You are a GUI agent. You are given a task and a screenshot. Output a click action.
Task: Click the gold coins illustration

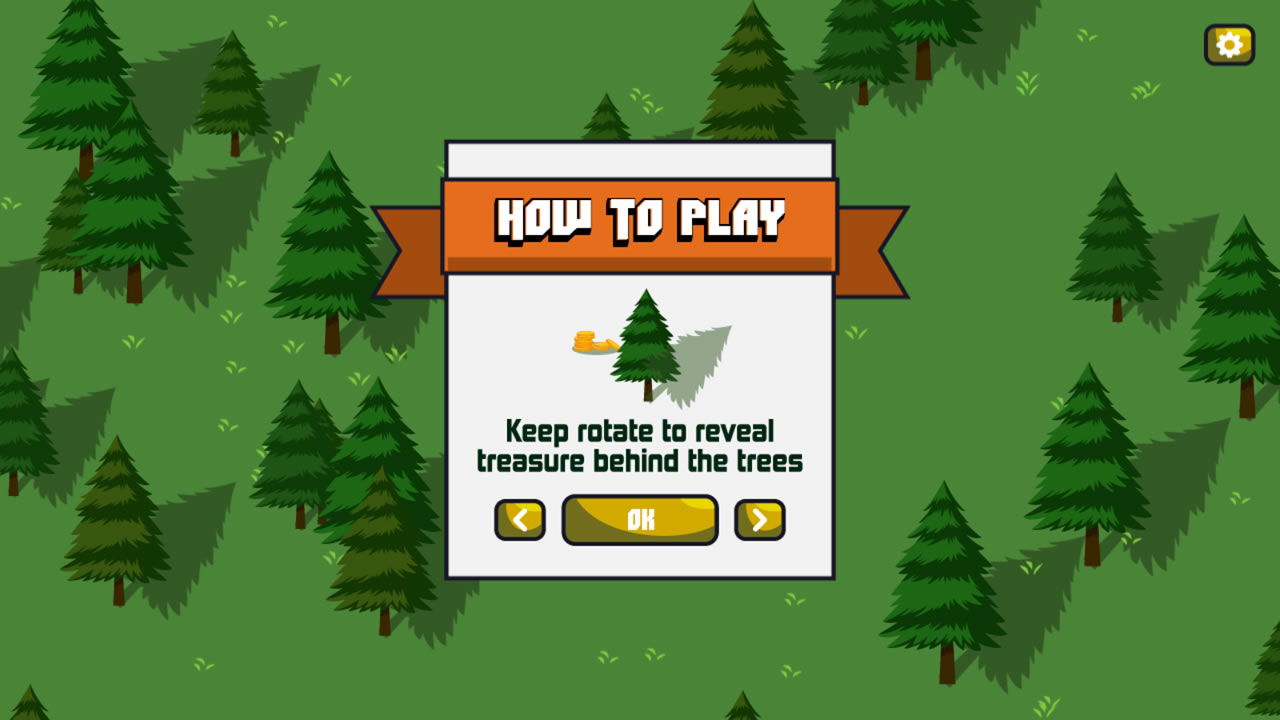(x=584, y=340)
